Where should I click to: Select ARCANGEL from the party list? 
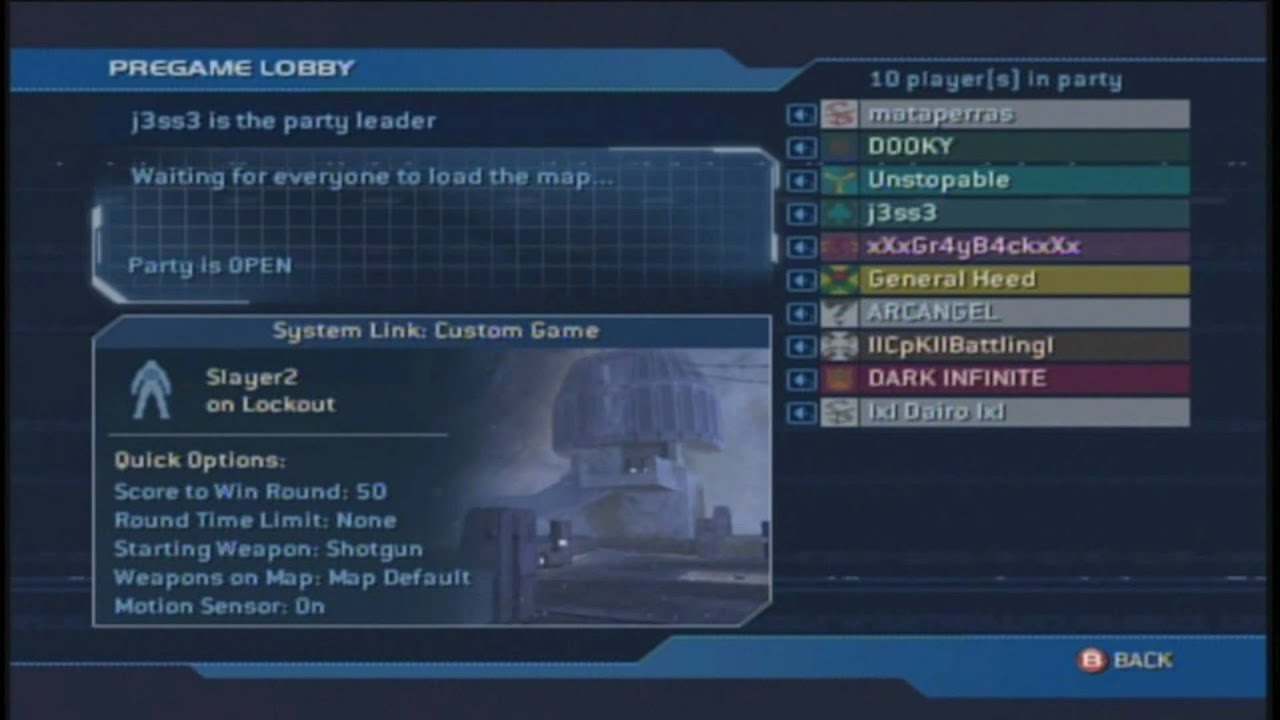pyautogui.click(x=1004, y=312)
